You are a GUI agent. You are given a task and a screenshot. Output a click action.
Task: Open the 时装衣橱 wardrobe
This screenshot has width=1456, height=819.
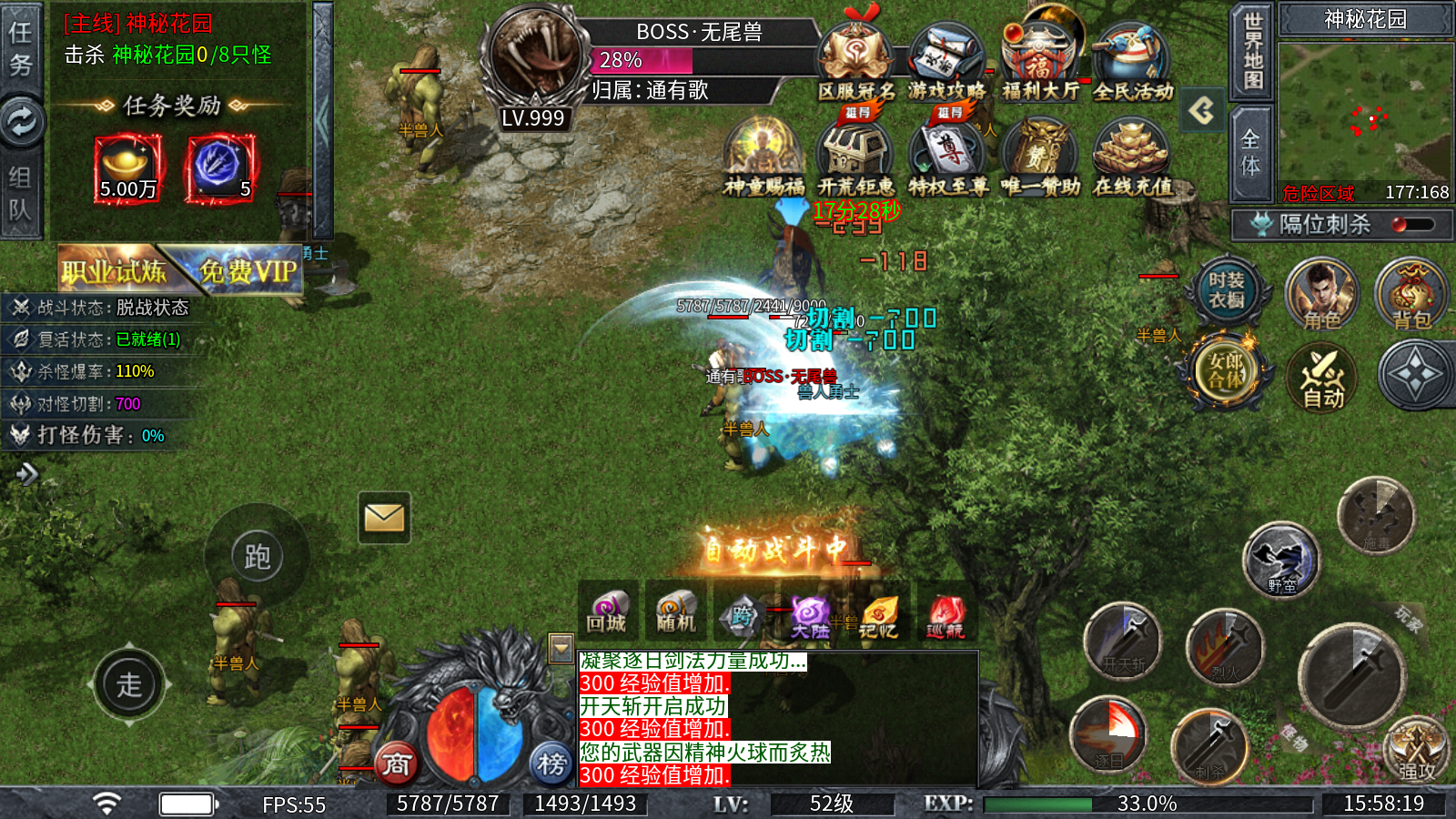[x=1226, y=291]
